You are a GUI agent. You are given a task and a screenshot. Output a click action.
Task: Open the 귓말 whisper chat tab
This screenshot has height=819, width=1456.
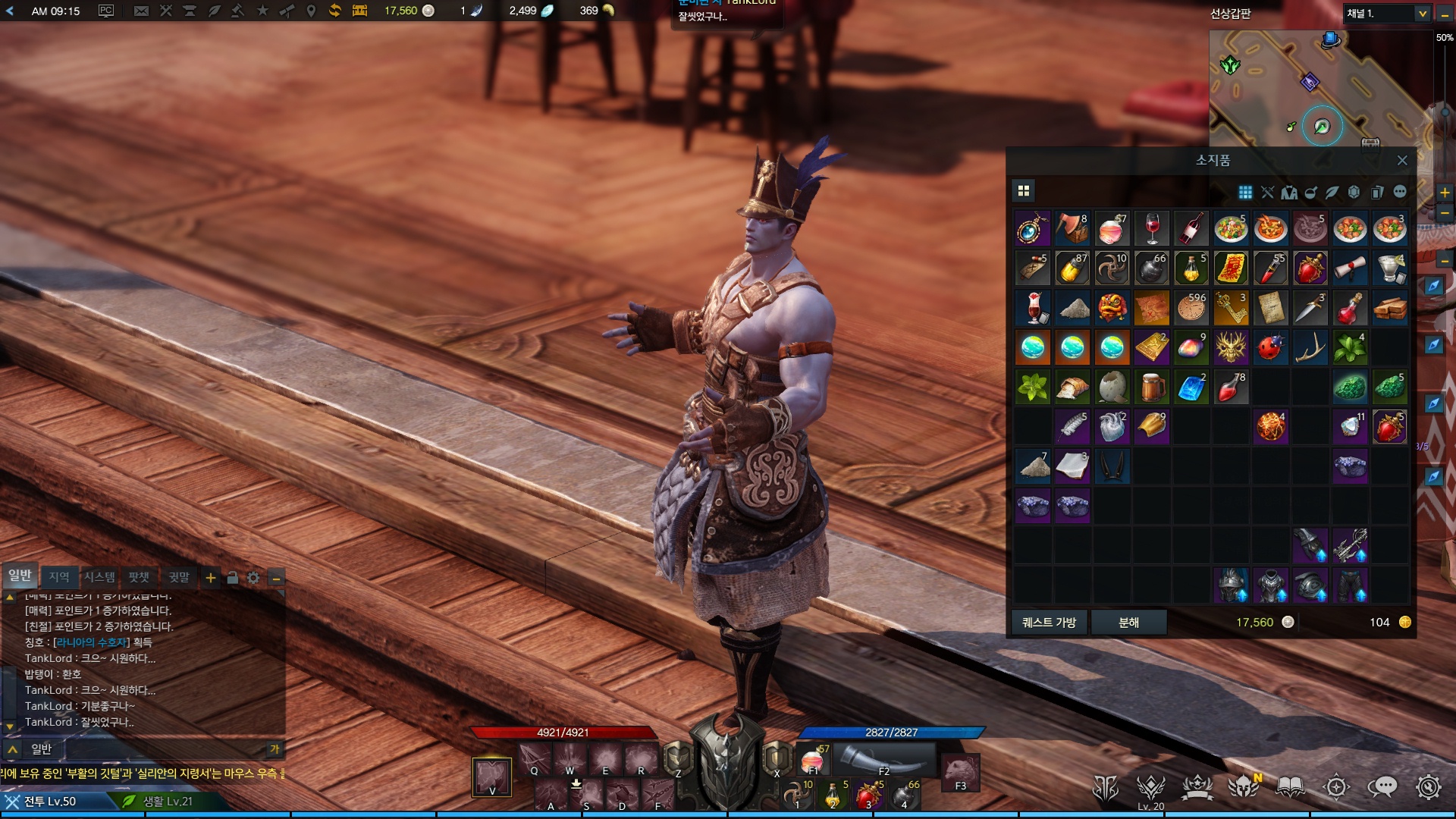[x=179, y=578]
